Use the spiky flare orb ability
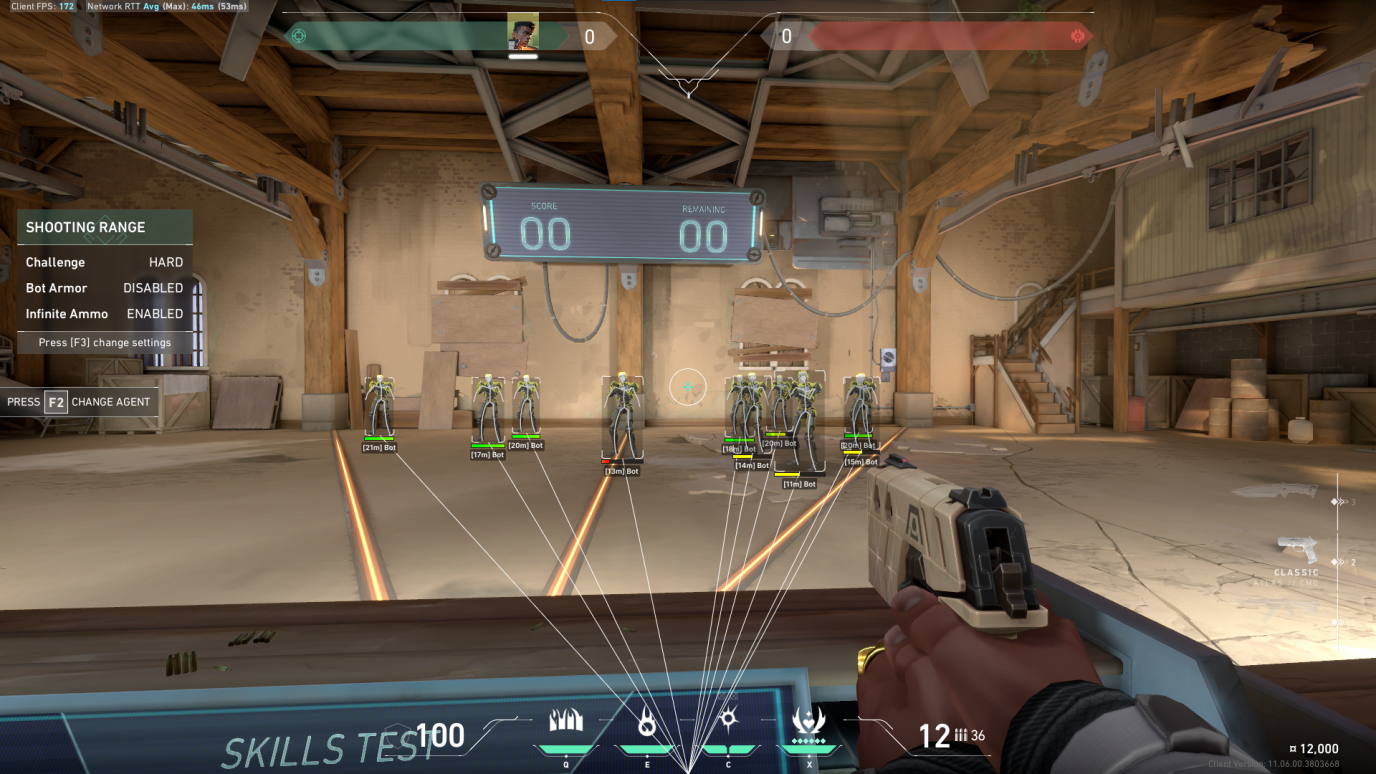Viewport: 1376px width, 774px height. 728,720
